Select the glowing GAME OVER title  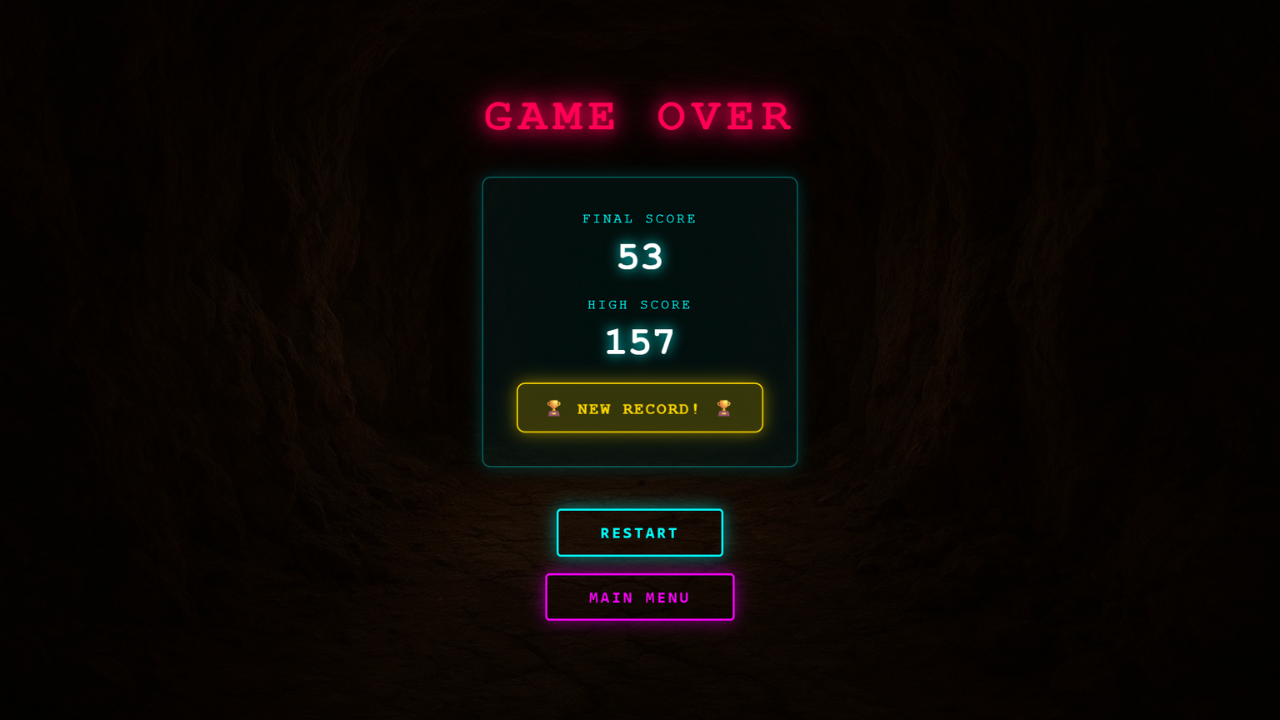click(640, 115)
